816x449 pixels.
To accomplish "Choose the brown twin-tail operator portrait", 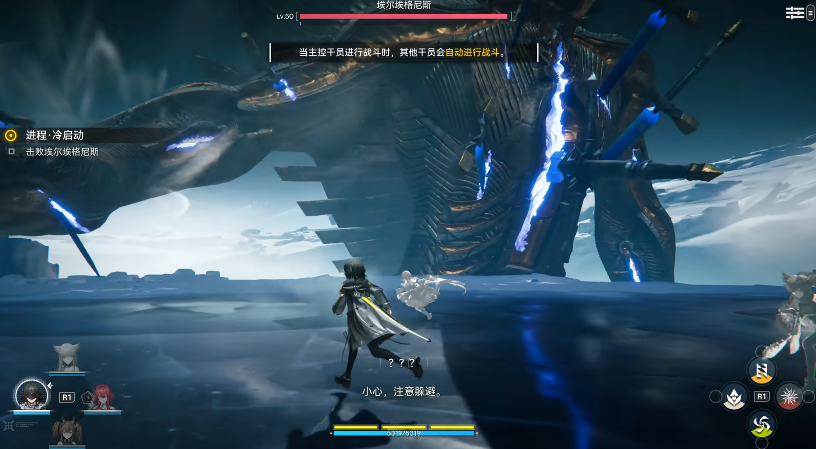I will click(x=67, y=430).
